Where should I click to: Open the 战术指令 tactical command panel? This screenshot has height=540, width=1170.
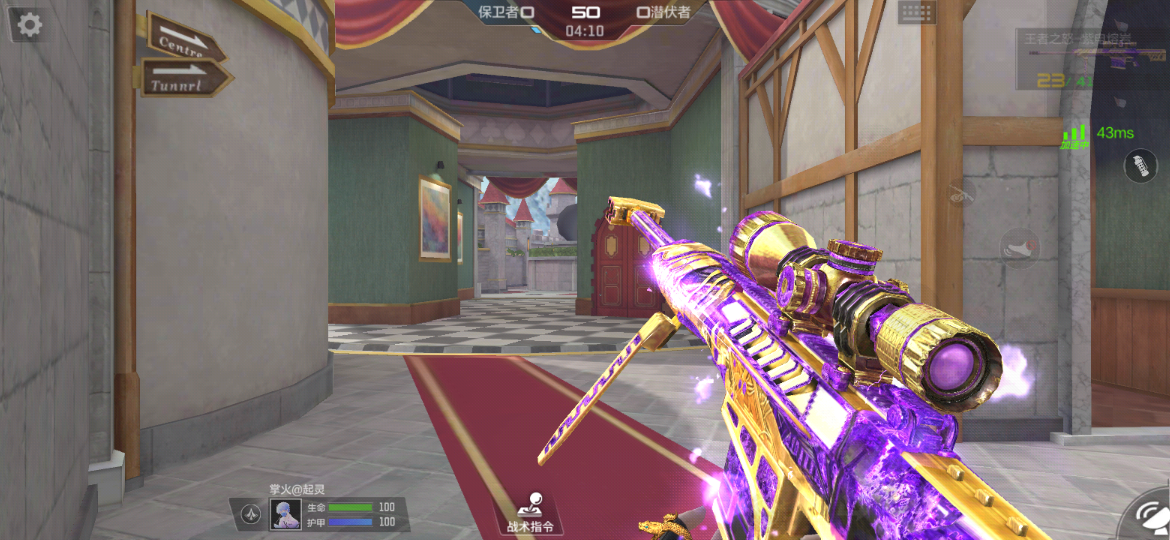(529, 512)
